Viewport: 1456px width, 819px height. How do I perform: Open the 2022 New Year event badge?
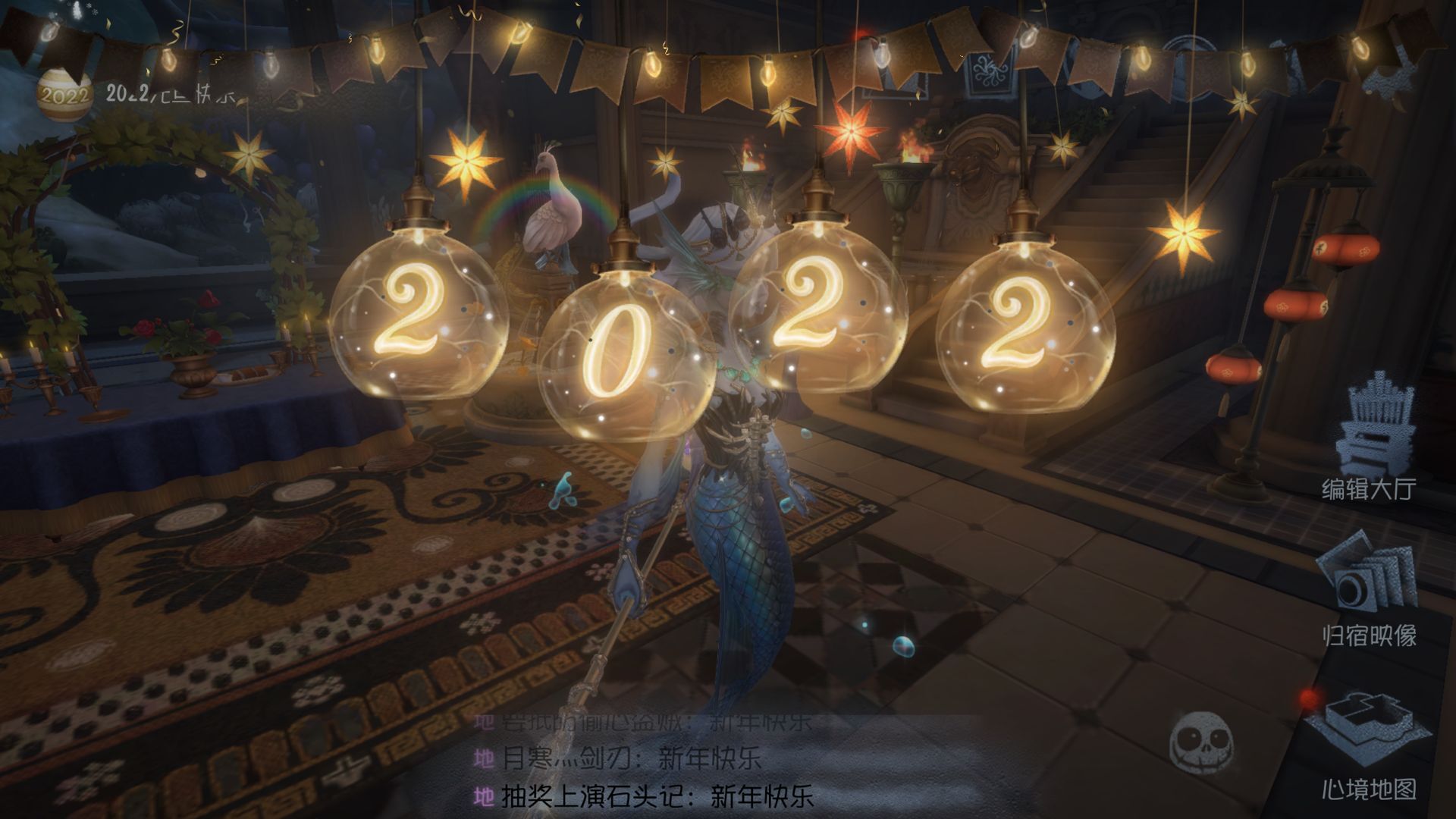(64, 95)
